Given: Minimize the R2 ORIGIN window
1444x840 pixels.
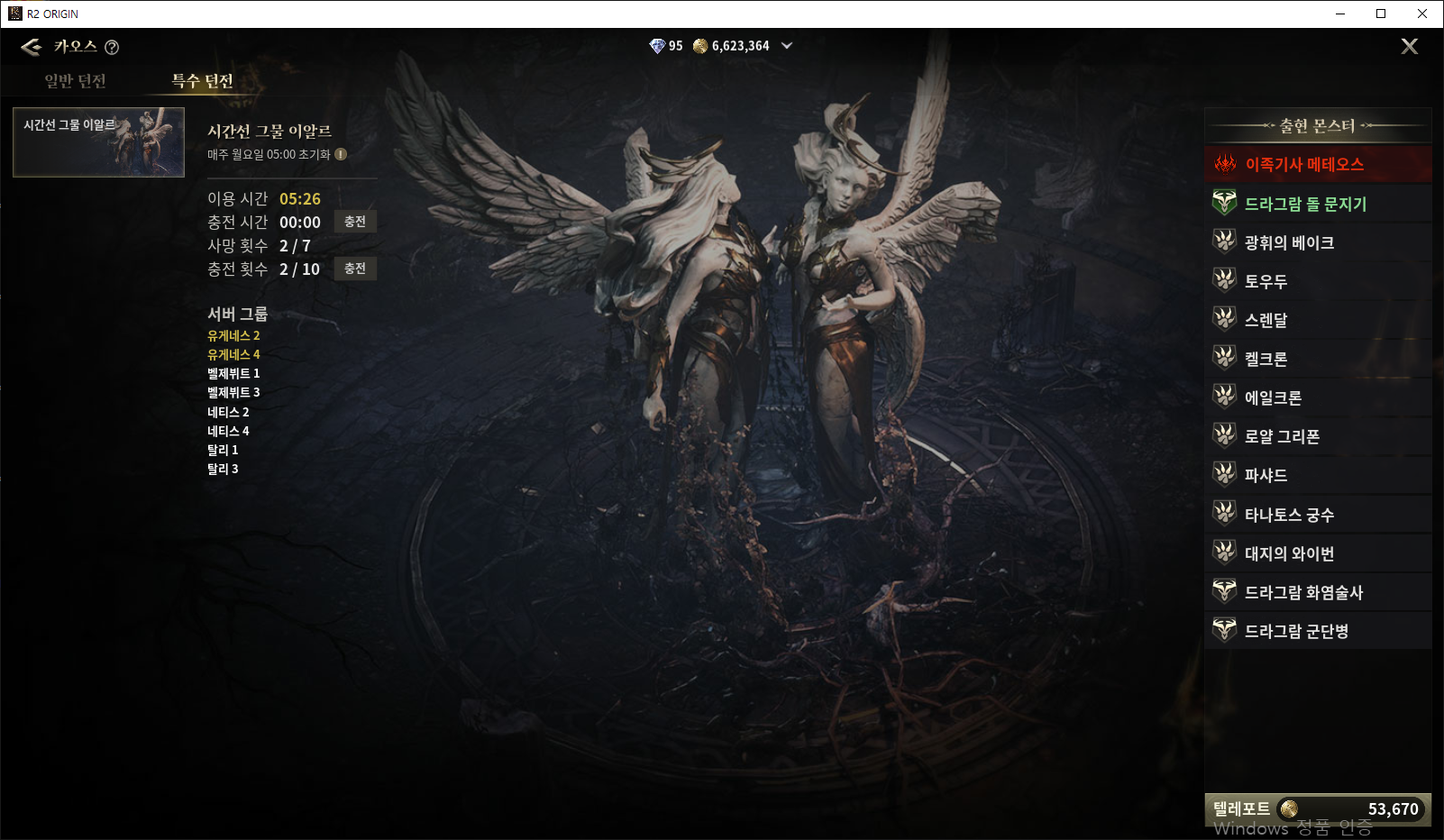Looking at the screenshot, I should click(1340, 14).
